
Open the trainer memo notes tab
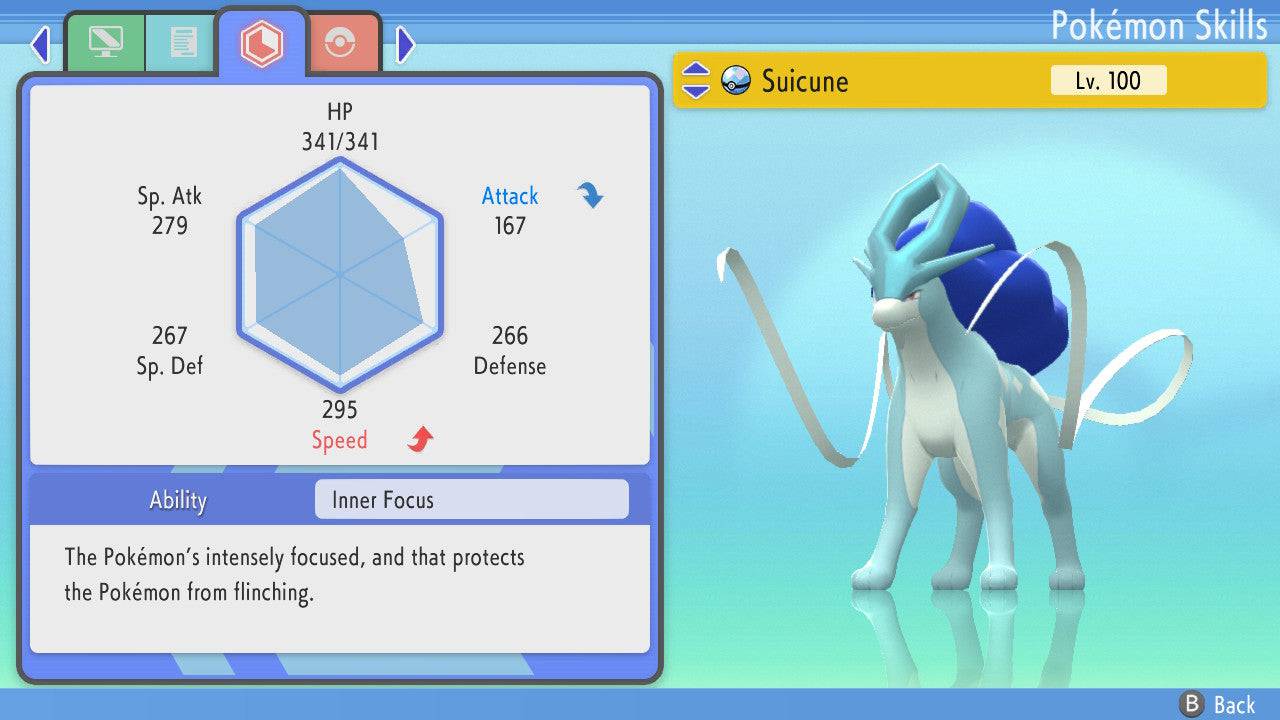pos(182,43)
